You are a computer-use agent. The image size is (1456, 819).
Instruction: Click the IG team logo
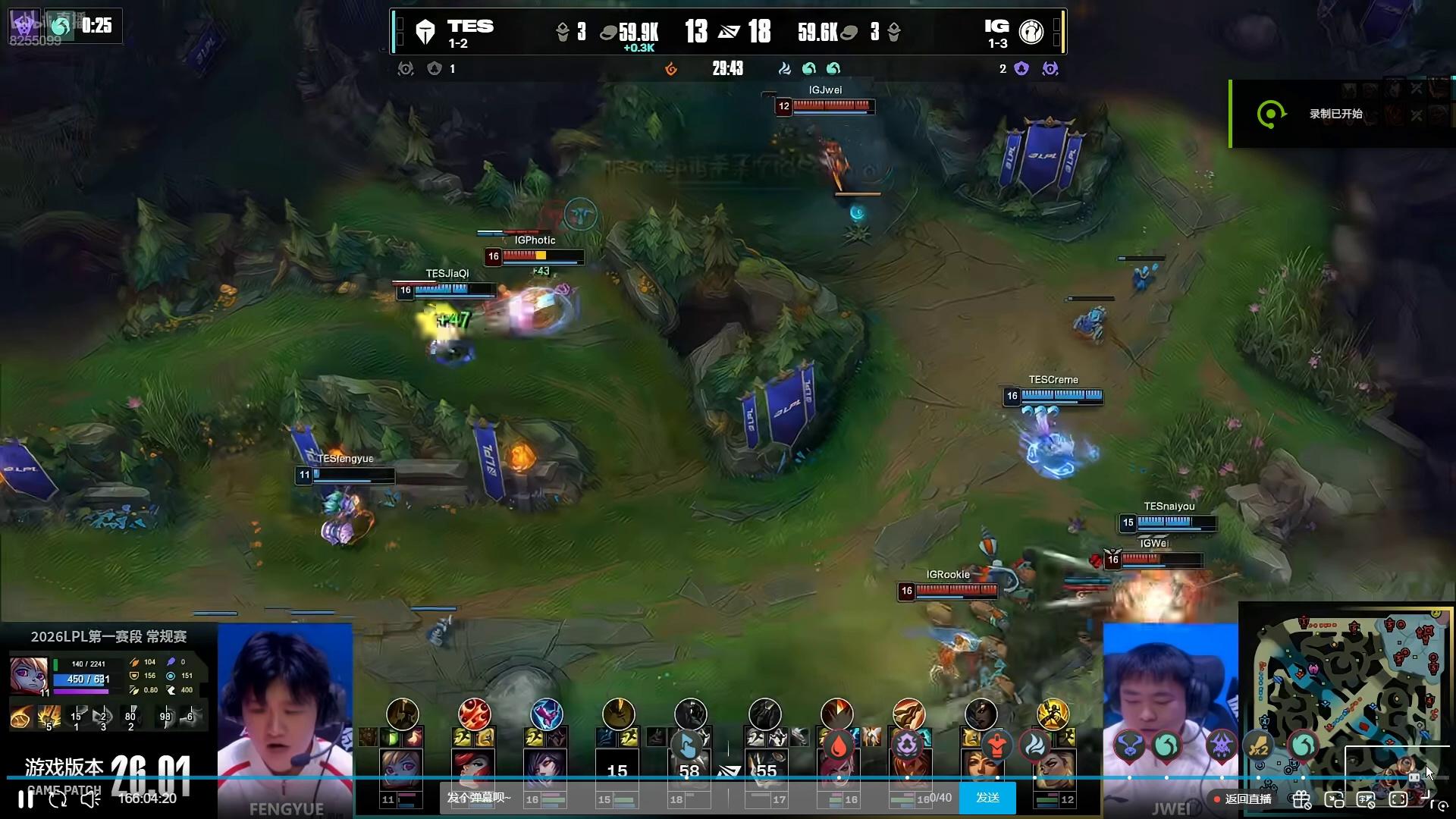[x=1031, y=32]
